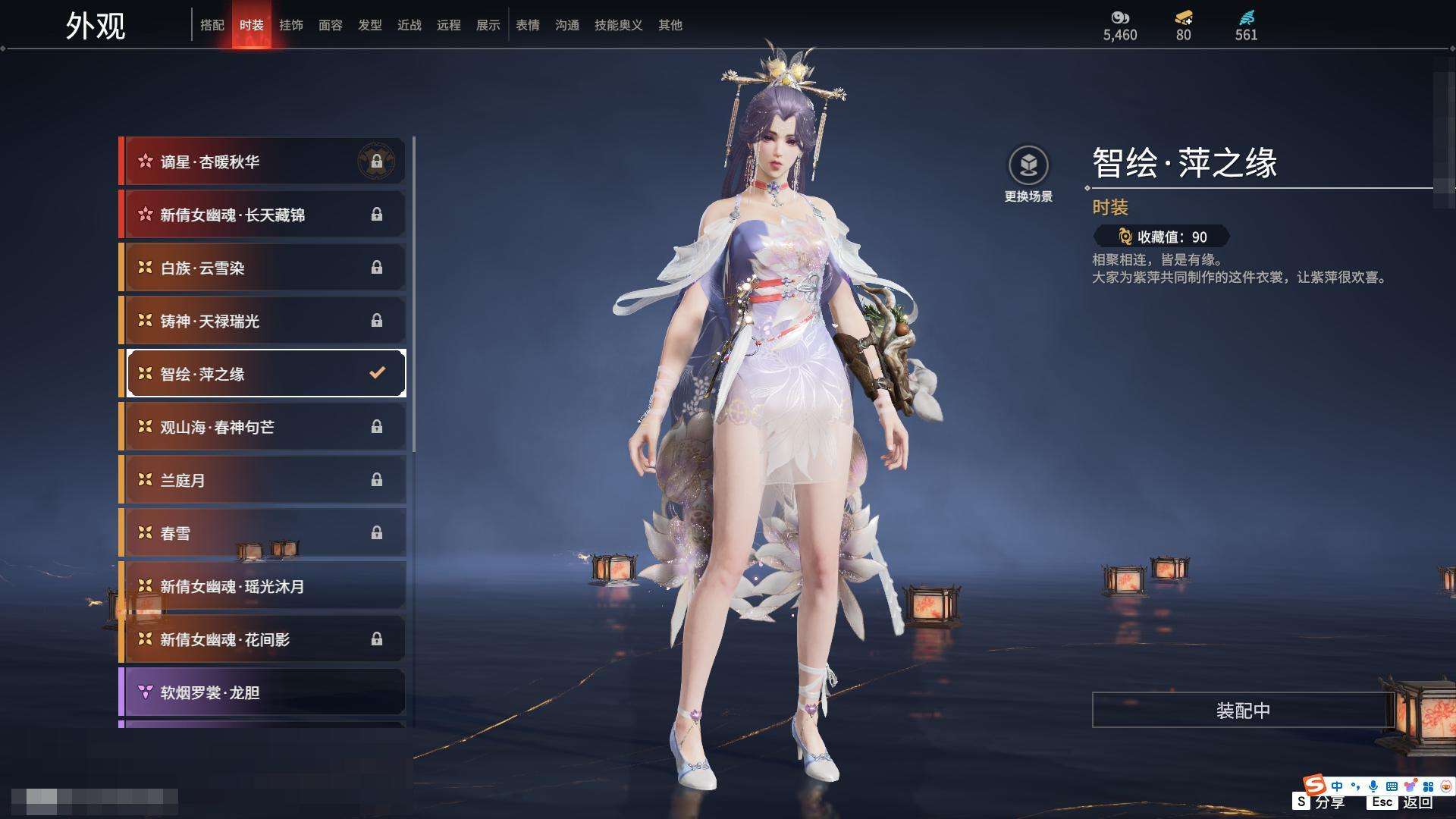Click the 更换场景 change scene icon

(1028, 165)
